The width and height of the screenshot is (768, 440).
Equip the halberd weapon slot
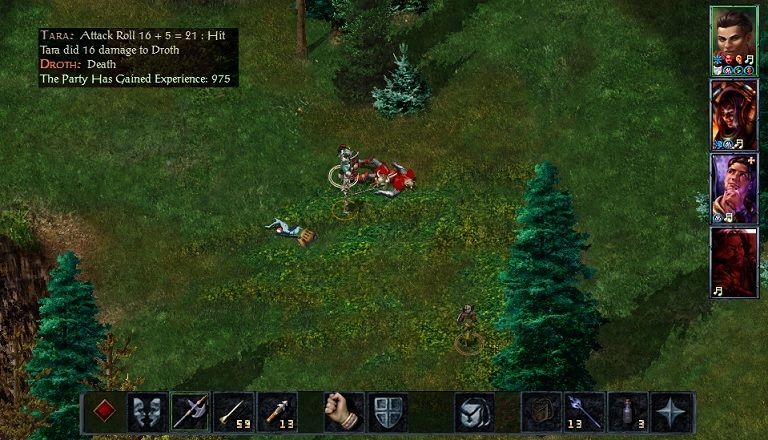(x=190, y=412)
